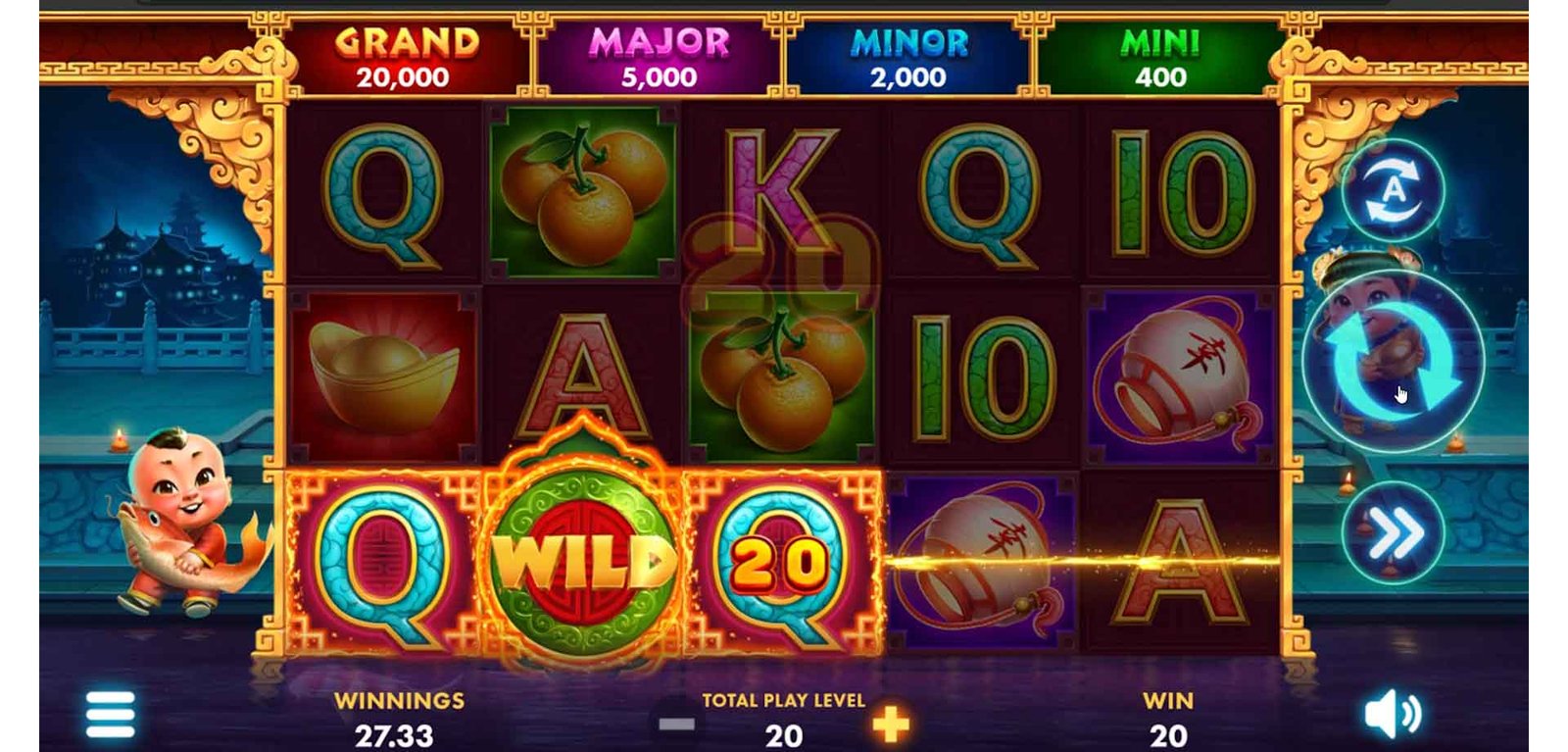Activate turbo mode double-arrow button
Viewport: 1568px width, 752px height.
[1393, 533]
